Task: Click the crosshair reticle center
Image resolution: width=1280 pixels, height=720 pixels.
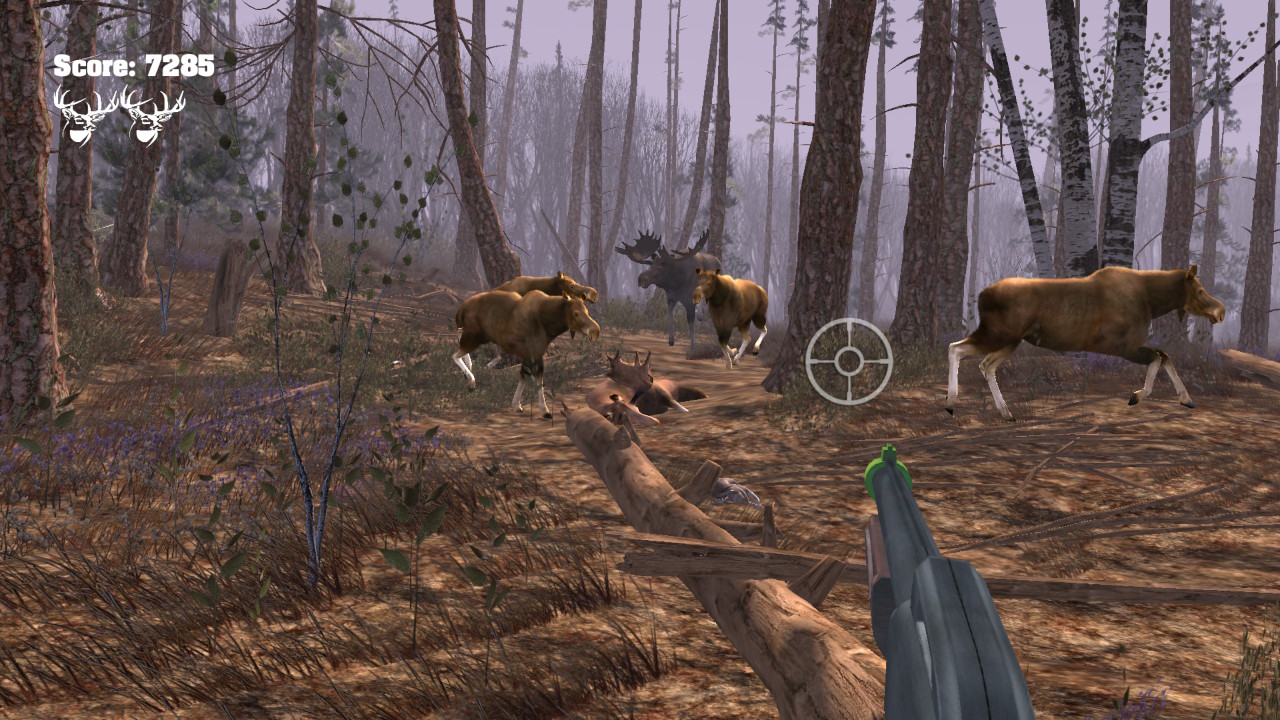Action: [x=849, y=361]
